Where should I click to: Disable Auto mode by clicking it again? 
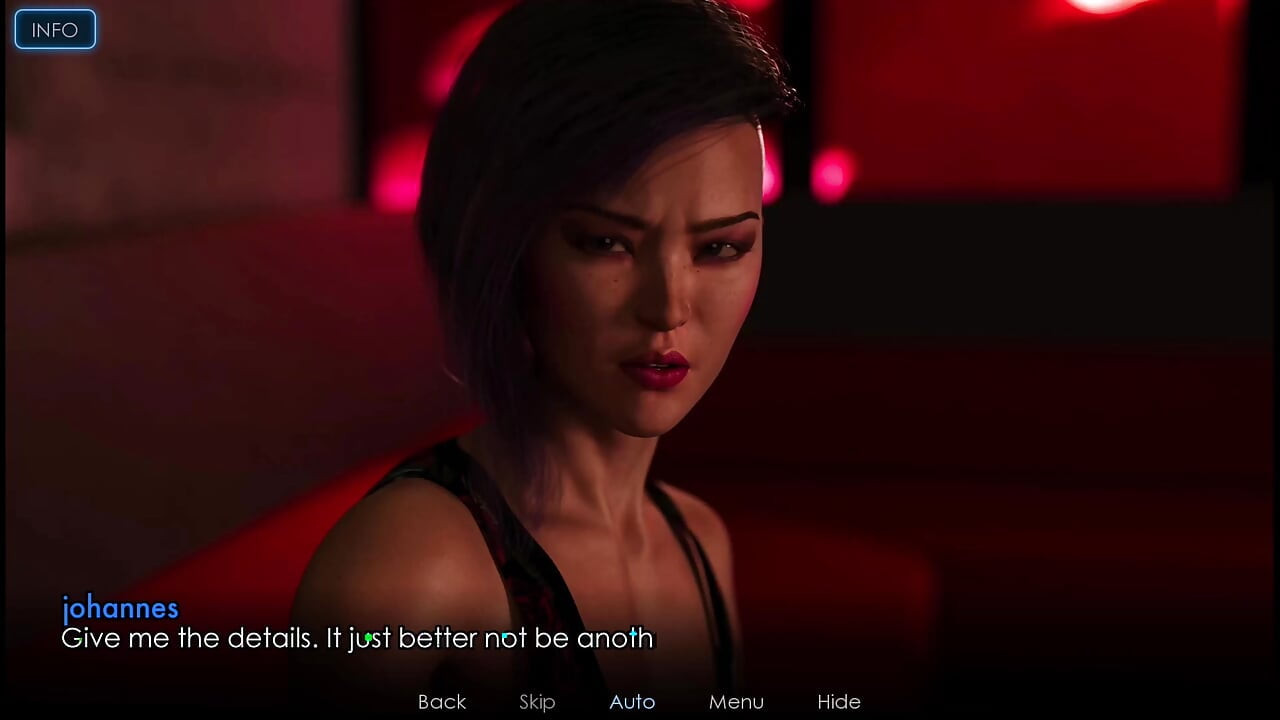click(631, 701)
